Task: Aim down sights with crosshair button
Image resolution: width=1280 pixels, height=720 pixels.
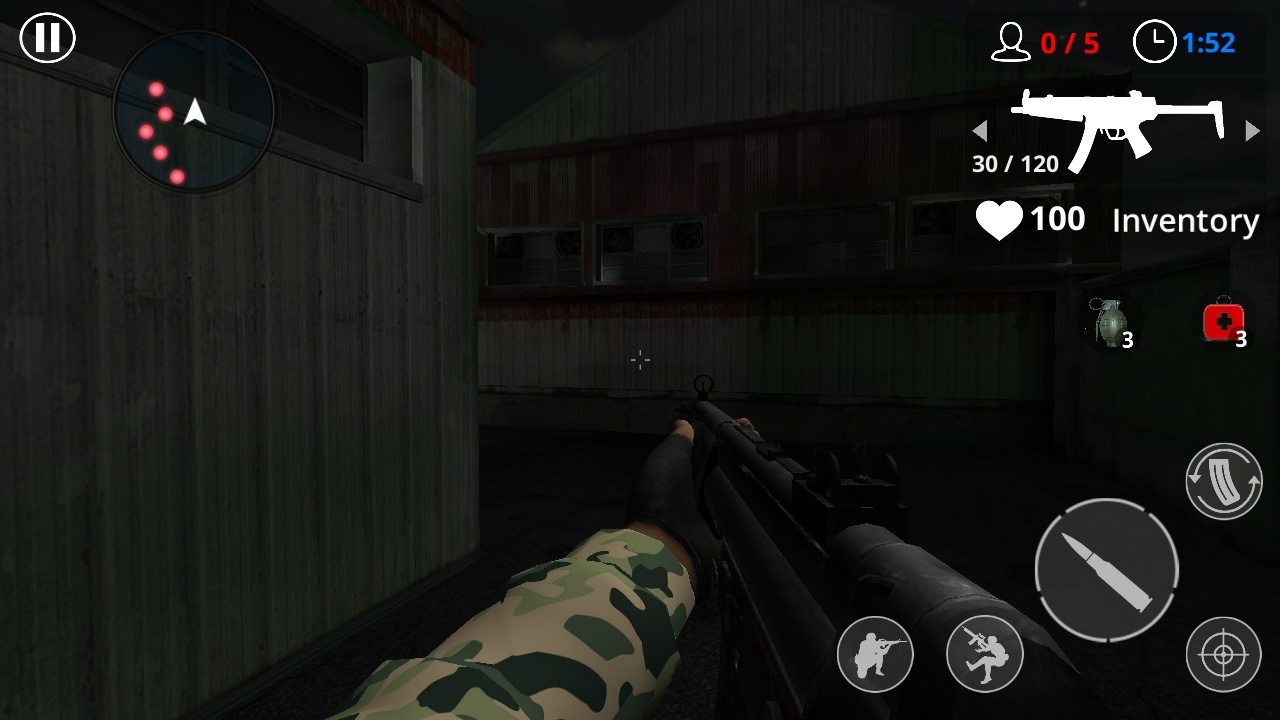Action: [1223, 655]
